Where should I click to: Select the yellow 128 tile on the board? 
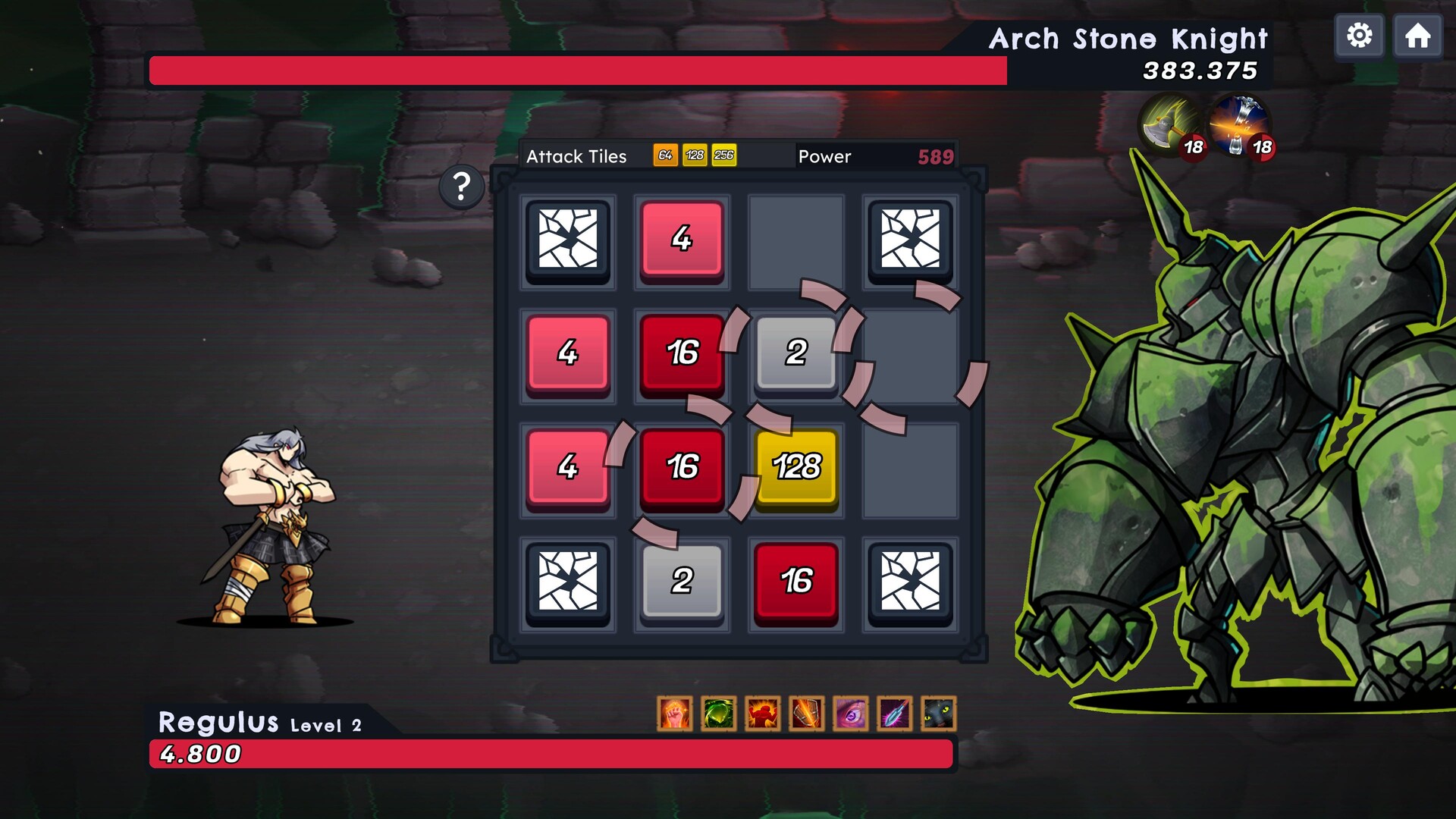pyautogui.click(x=795, y=469)
